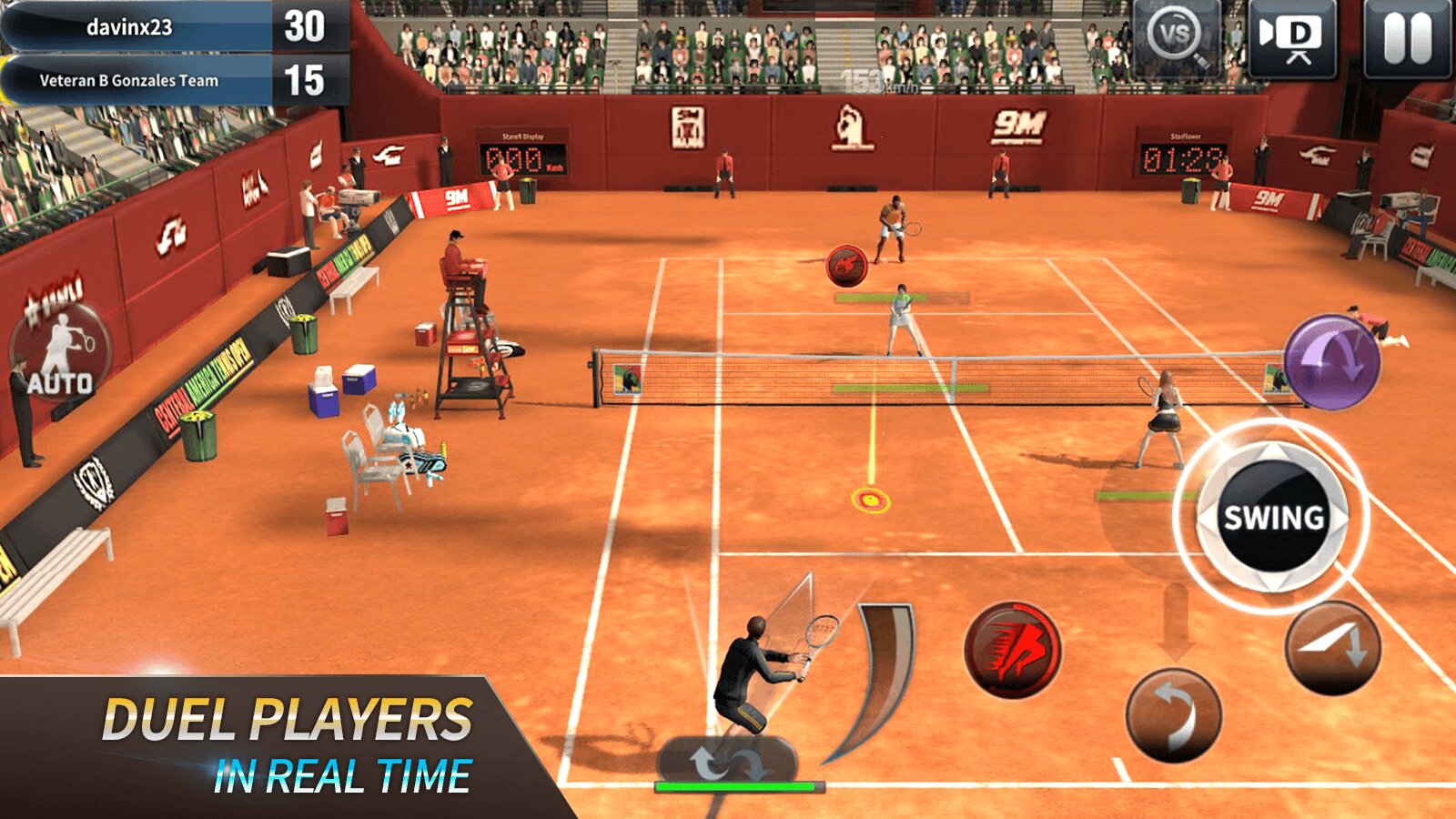
Task: Use the brown spin shot button
Action: [1173, 715]
